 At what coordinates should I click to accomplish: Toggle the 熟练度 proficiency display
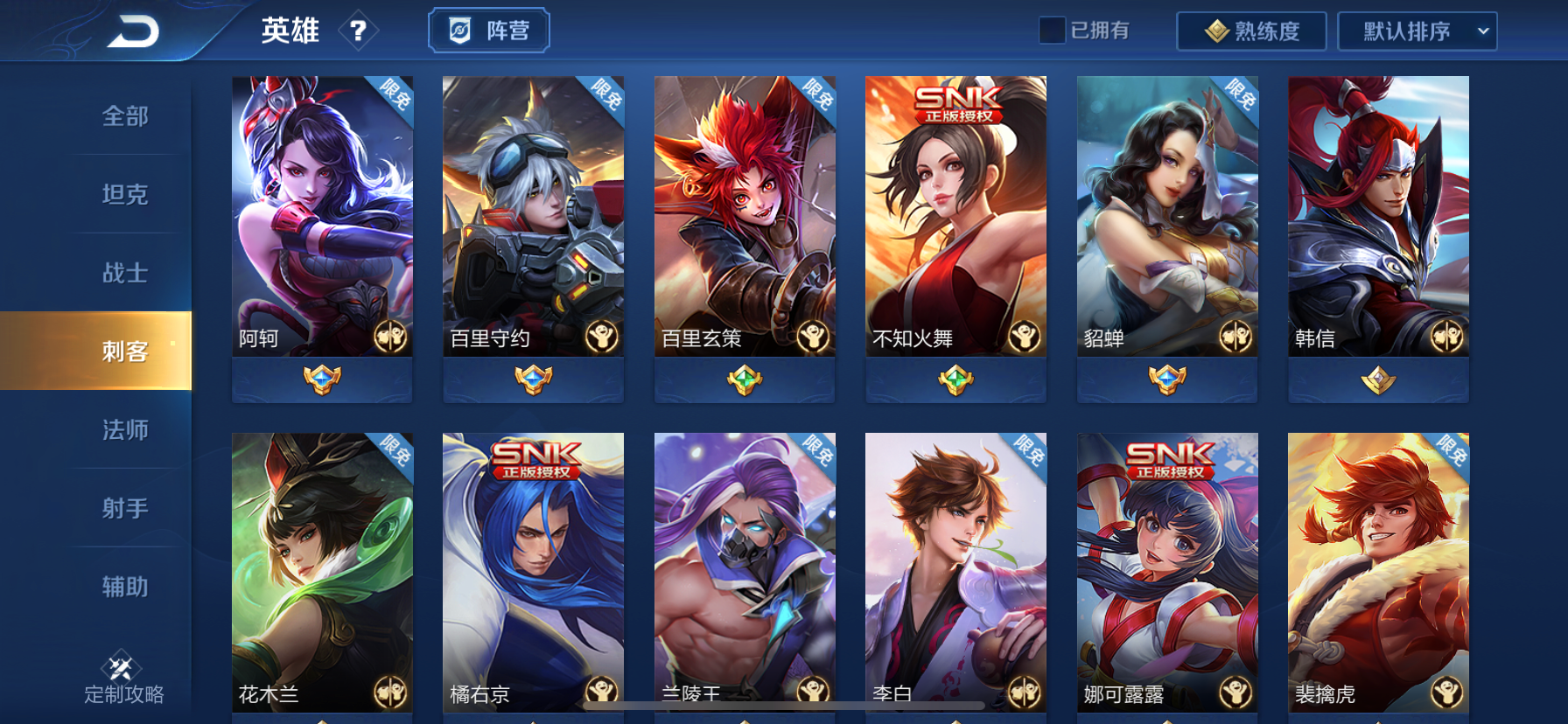point(1250,31)
